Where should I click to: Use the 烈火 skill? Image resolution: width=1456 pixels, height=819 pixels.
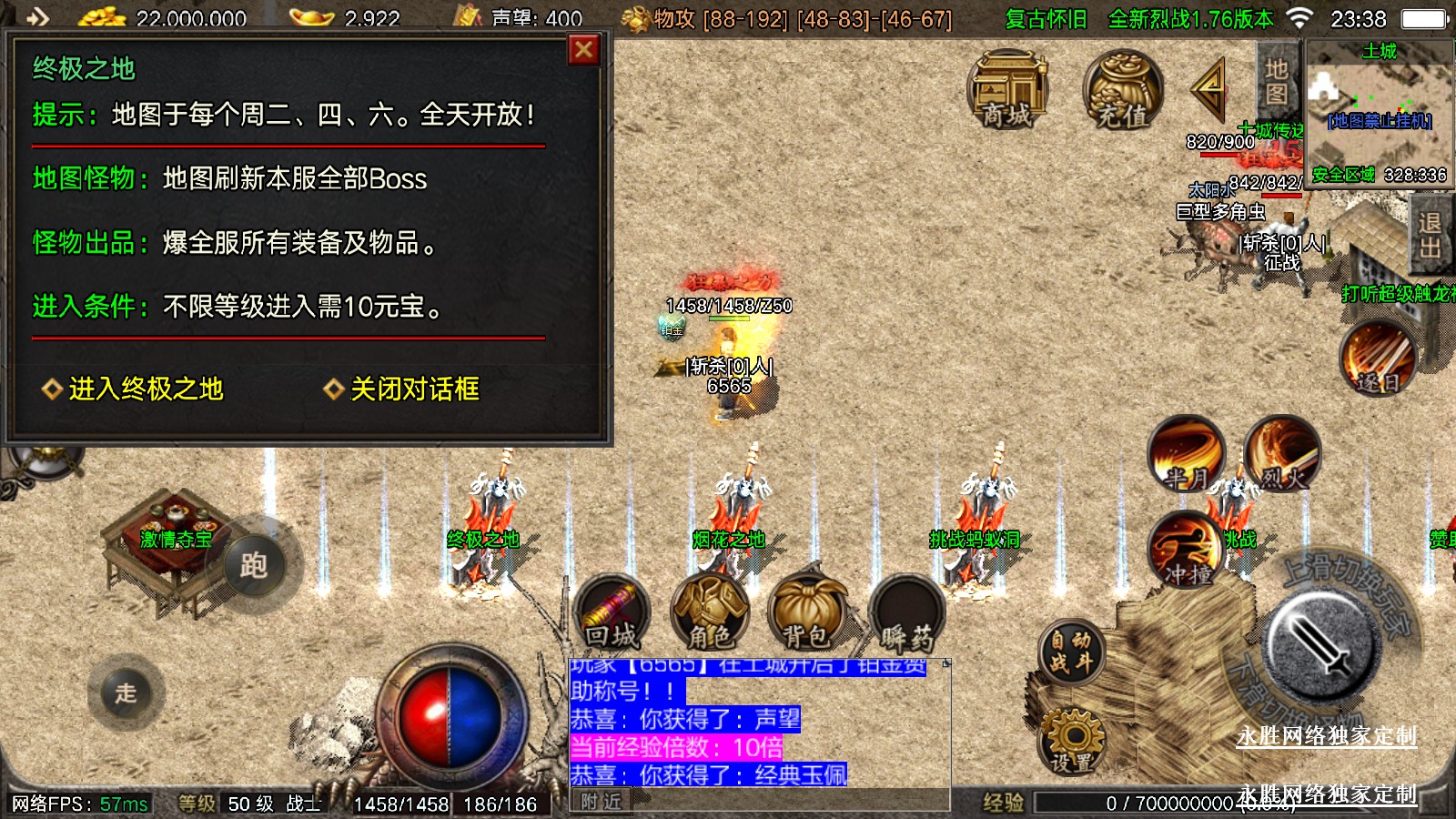point(1282,453)
